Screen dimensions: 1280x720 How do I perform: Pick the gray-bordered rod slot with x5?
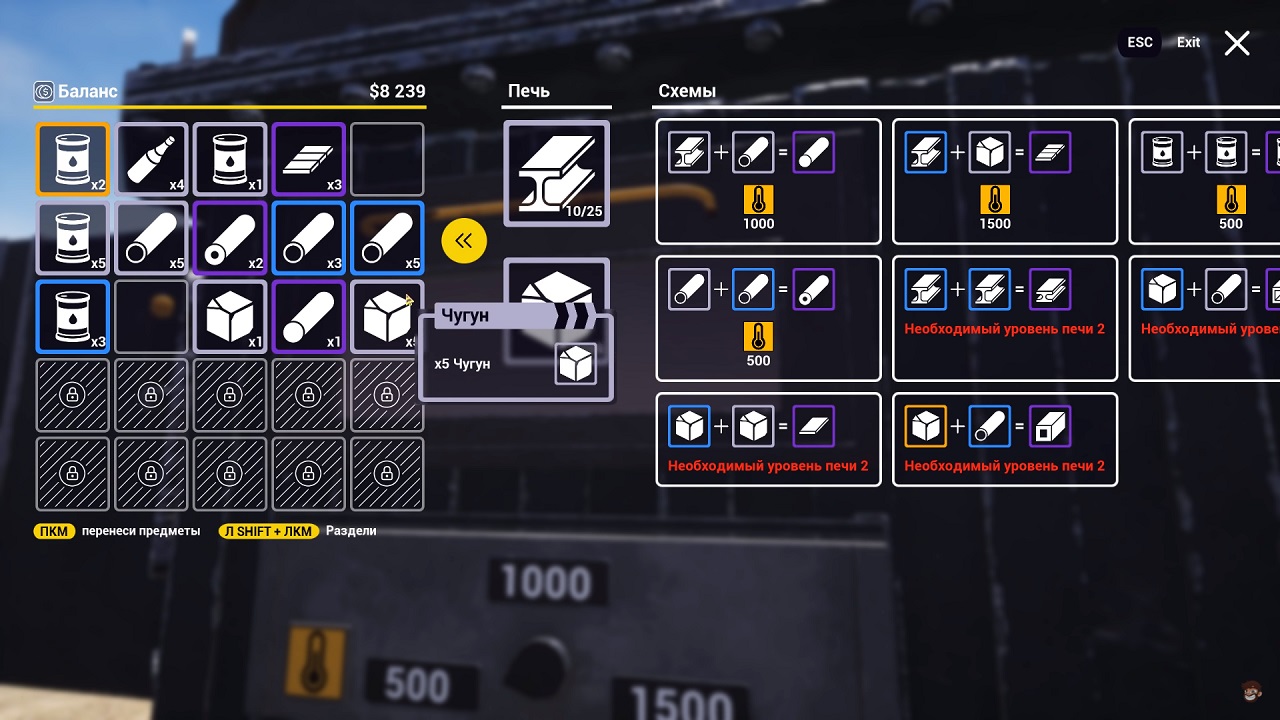click(x=151, y=238)
